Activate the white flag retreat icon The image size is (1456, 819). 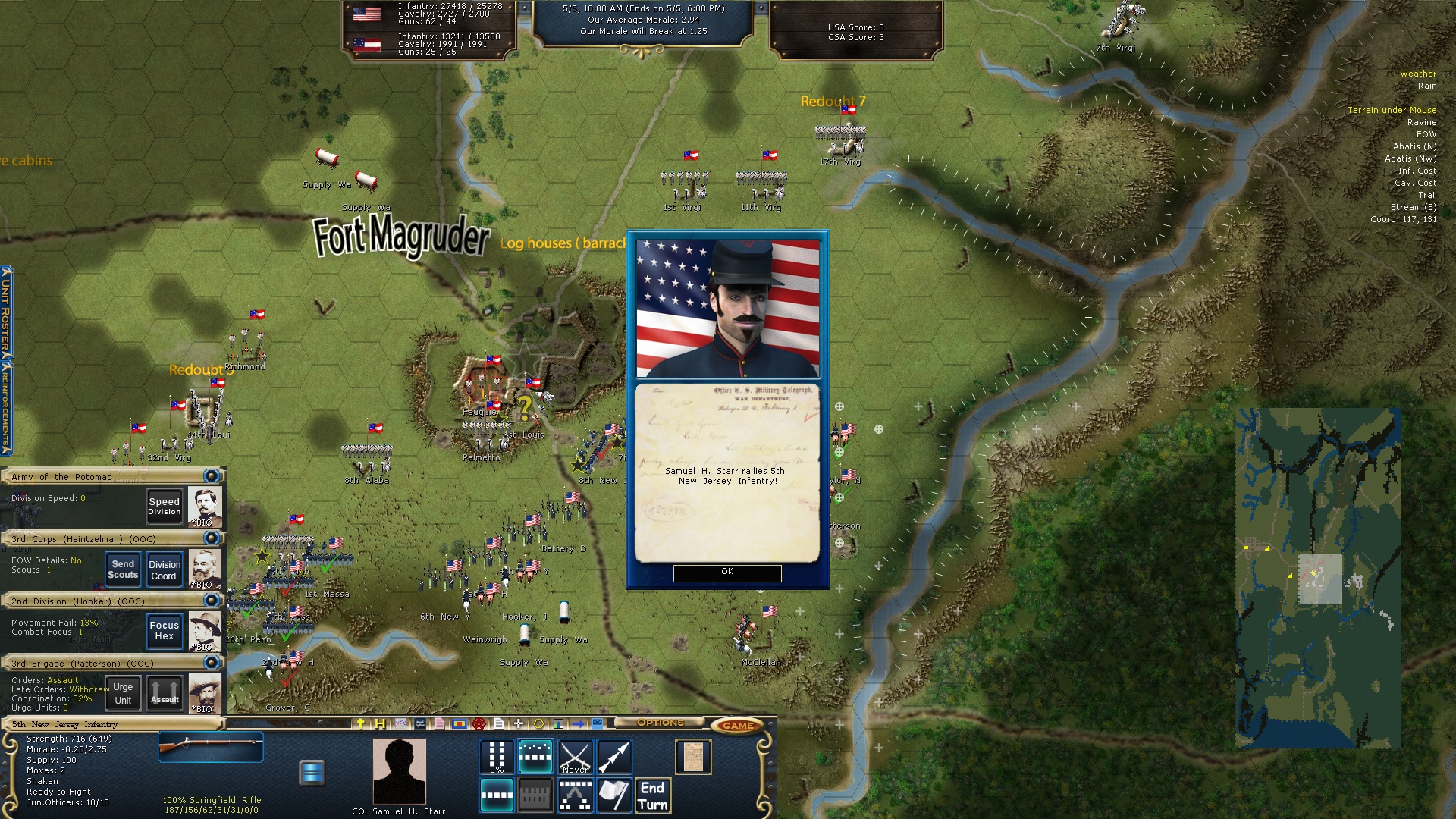(x=614, y=795)
